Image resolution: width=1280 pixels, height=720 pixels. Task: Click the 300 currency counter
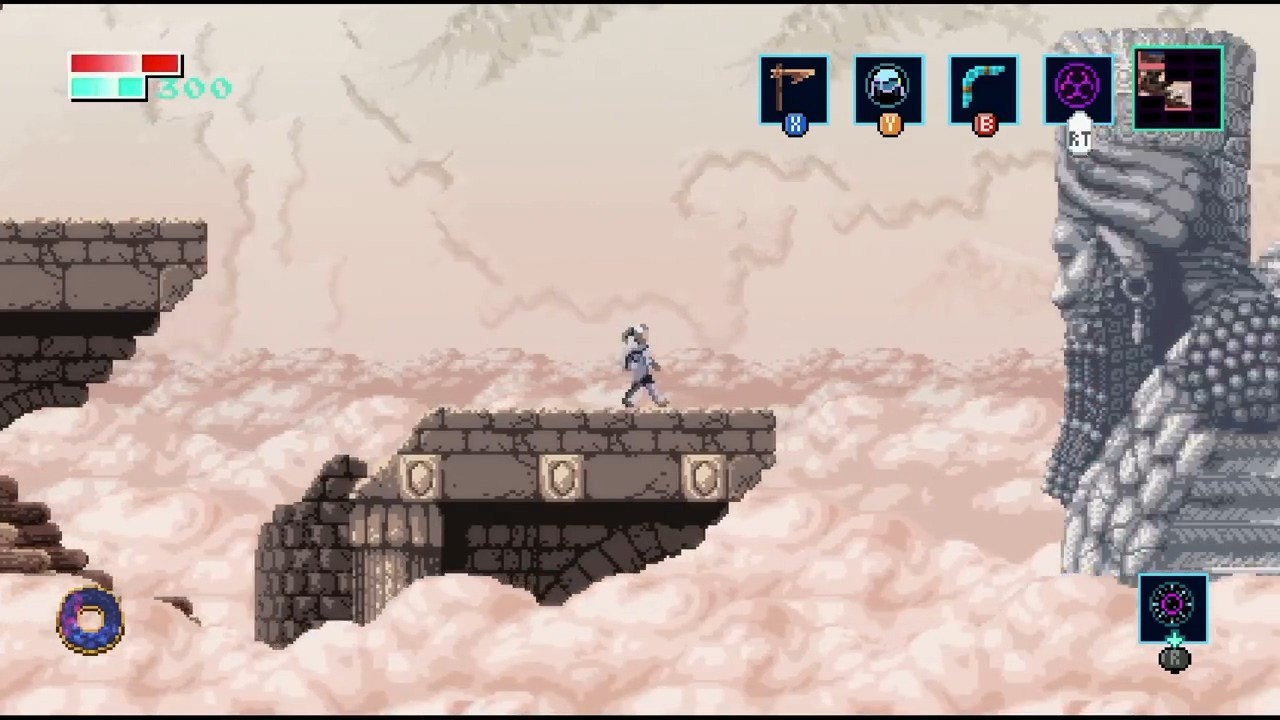tap(196, 89)
